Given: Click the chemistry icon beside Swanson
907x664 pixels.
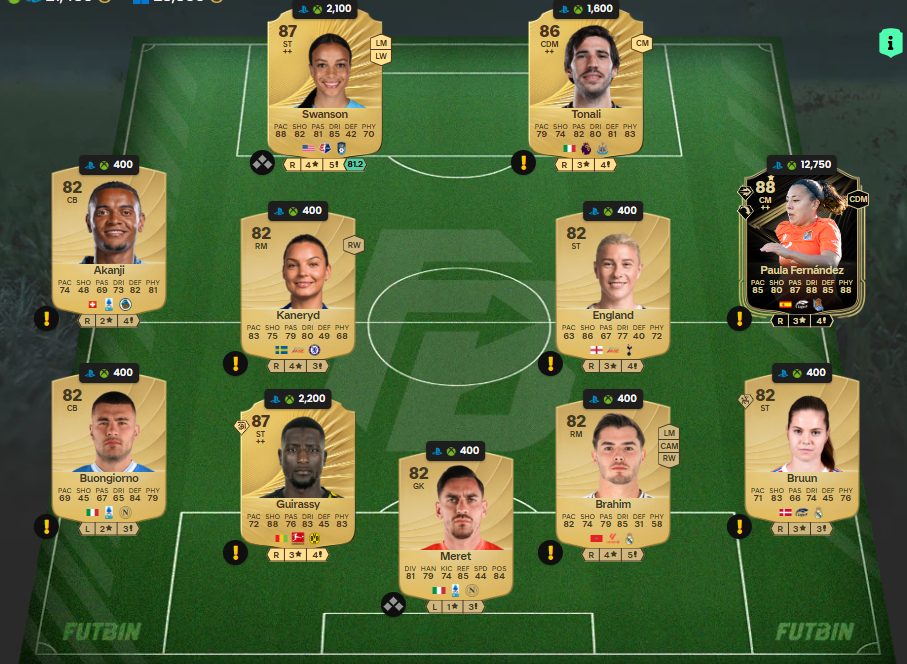Looking at the screenshot, I should tap(262, 162).
